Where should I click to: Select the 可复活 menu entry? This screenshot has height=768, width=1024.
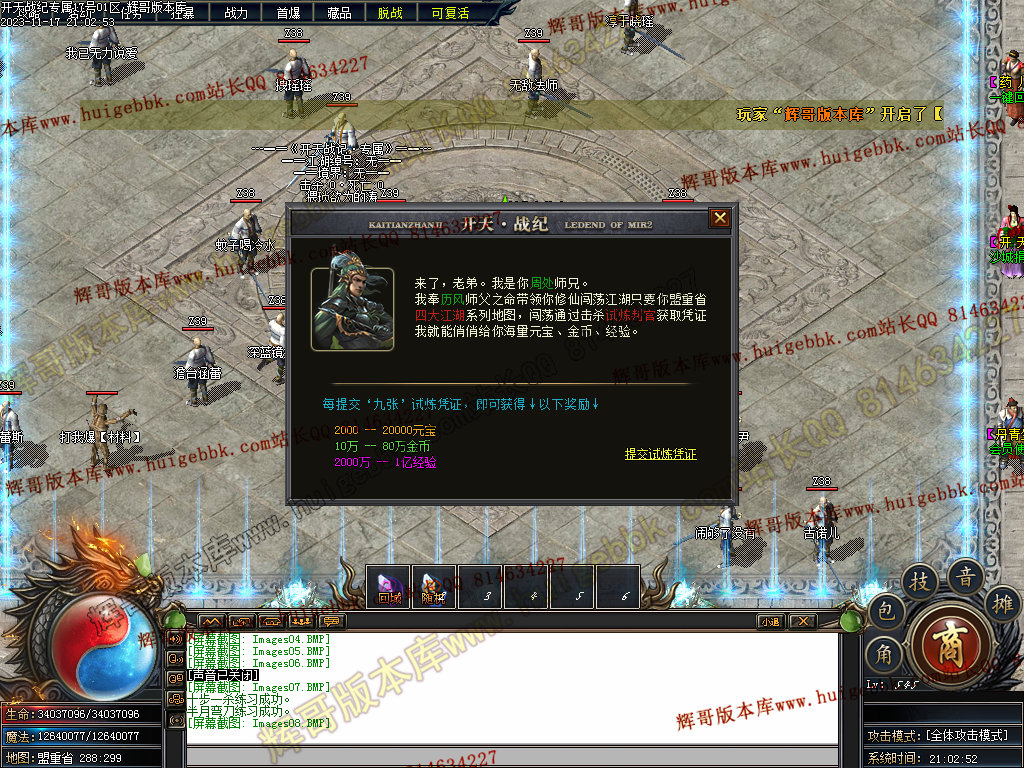coord(450,13)
